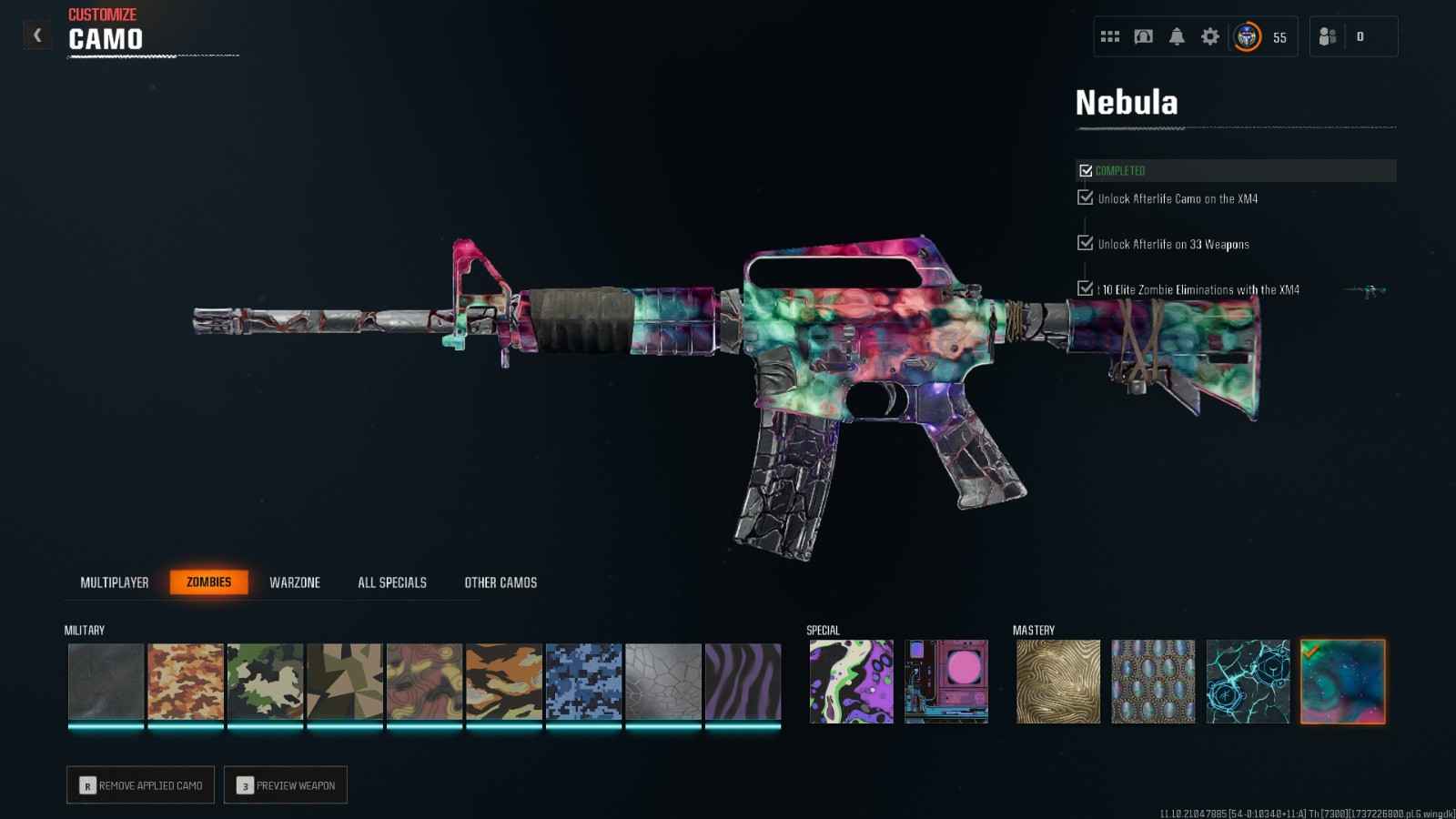
Task: Choose the gold swirl mastery camo
Action: pyautogui.click(x=1057, y=682)
